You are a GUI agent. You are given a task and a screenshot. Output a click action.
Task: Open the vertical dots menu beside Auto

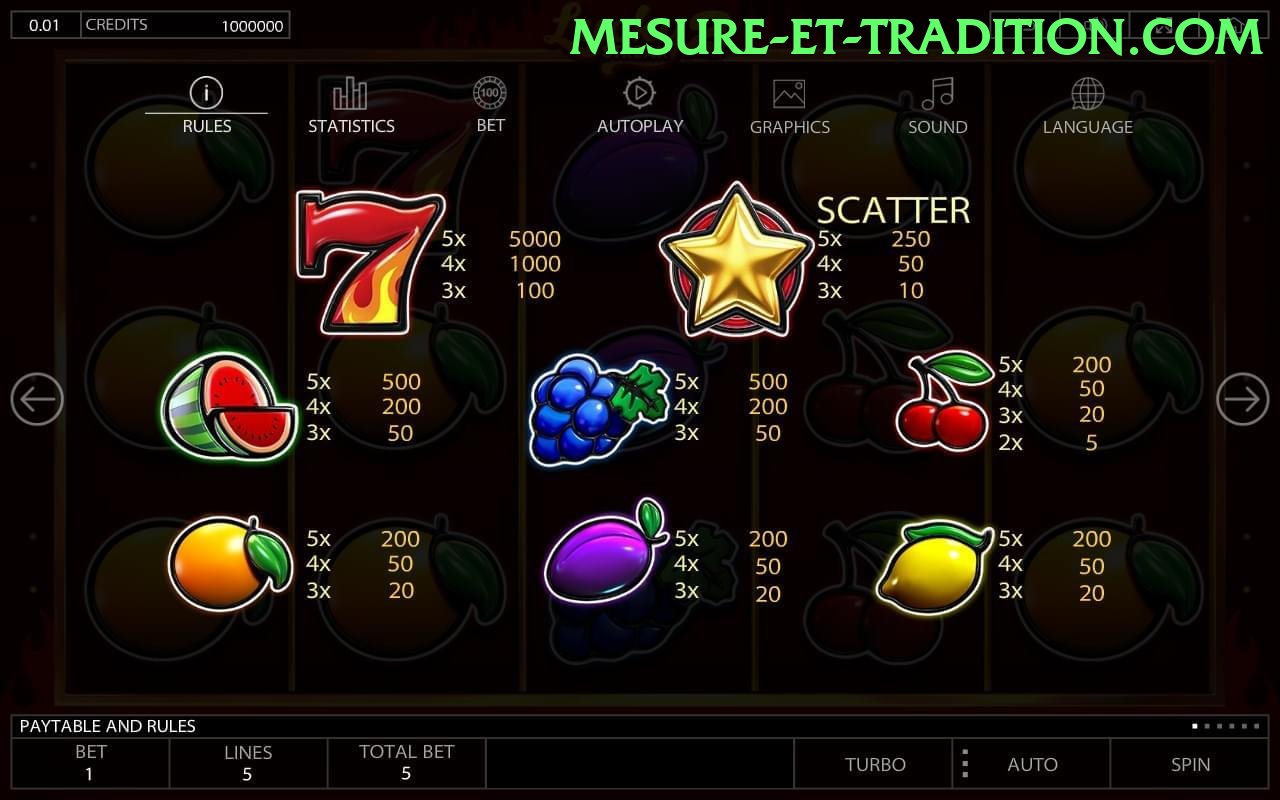pos(965,764)
